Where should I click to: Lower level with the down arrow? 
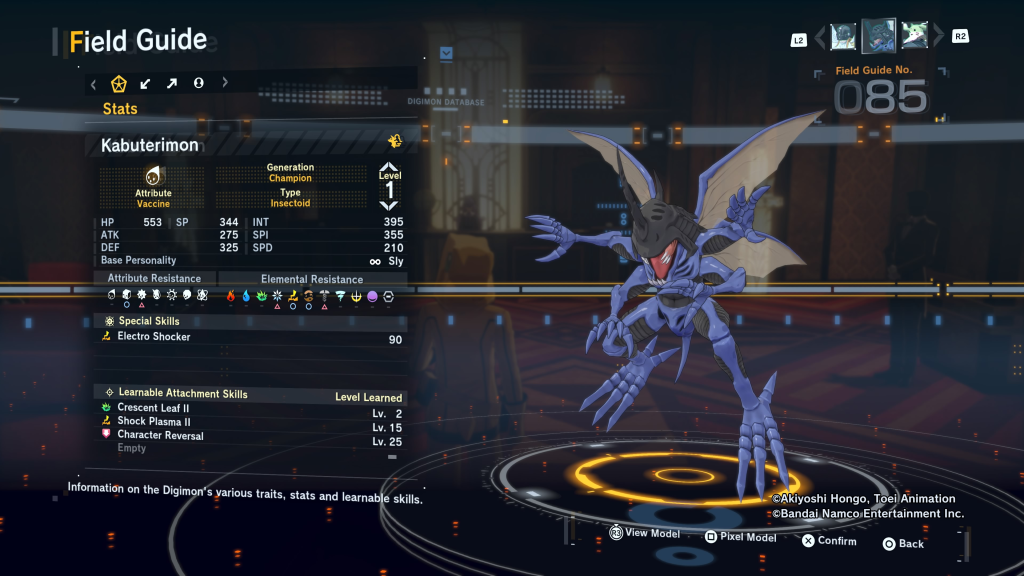pyautogui.click(x=389, y=205)
